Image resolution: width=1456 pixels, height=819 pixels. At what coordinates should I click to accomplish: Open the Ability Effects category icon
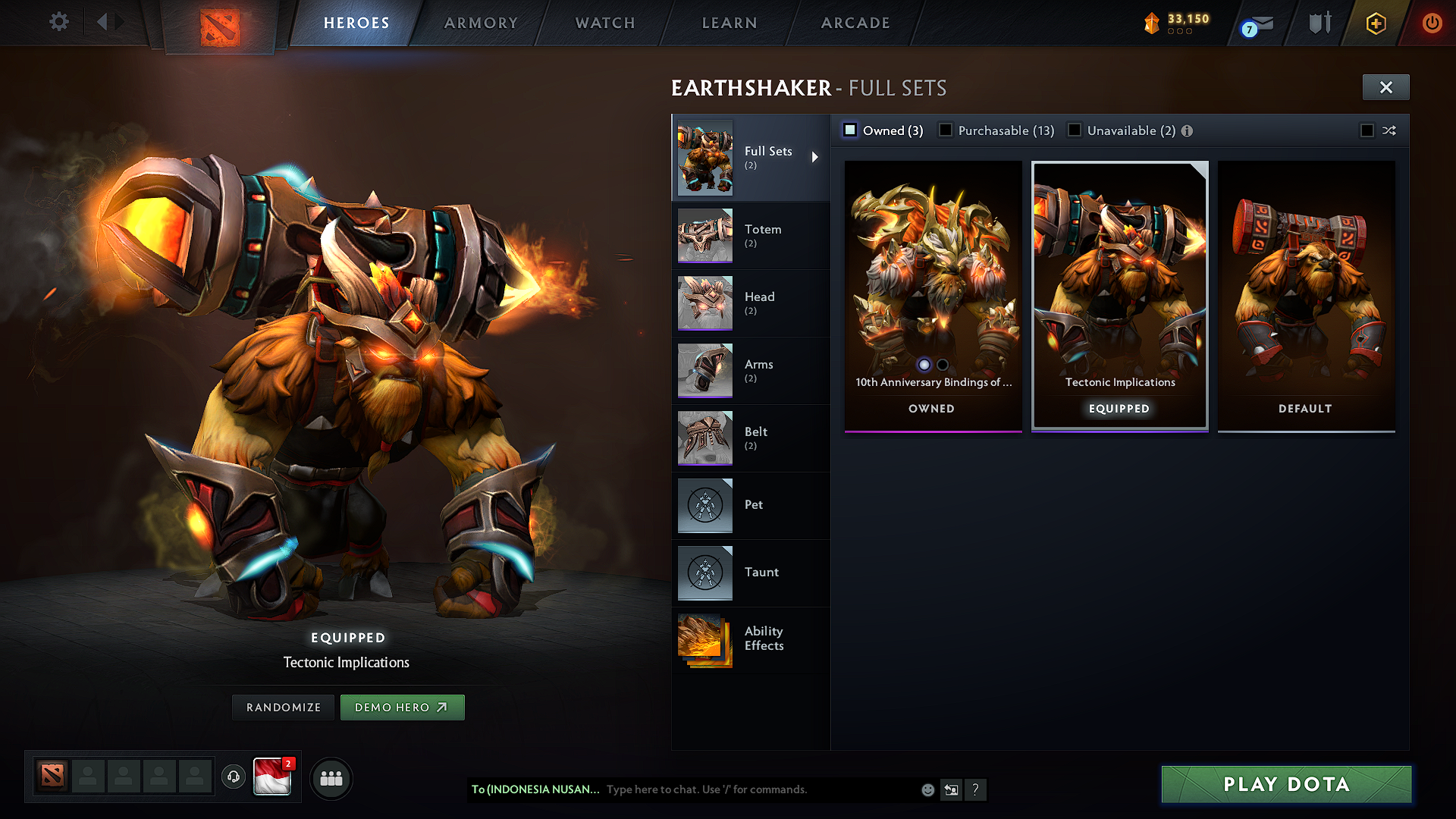tap(704, 640)
